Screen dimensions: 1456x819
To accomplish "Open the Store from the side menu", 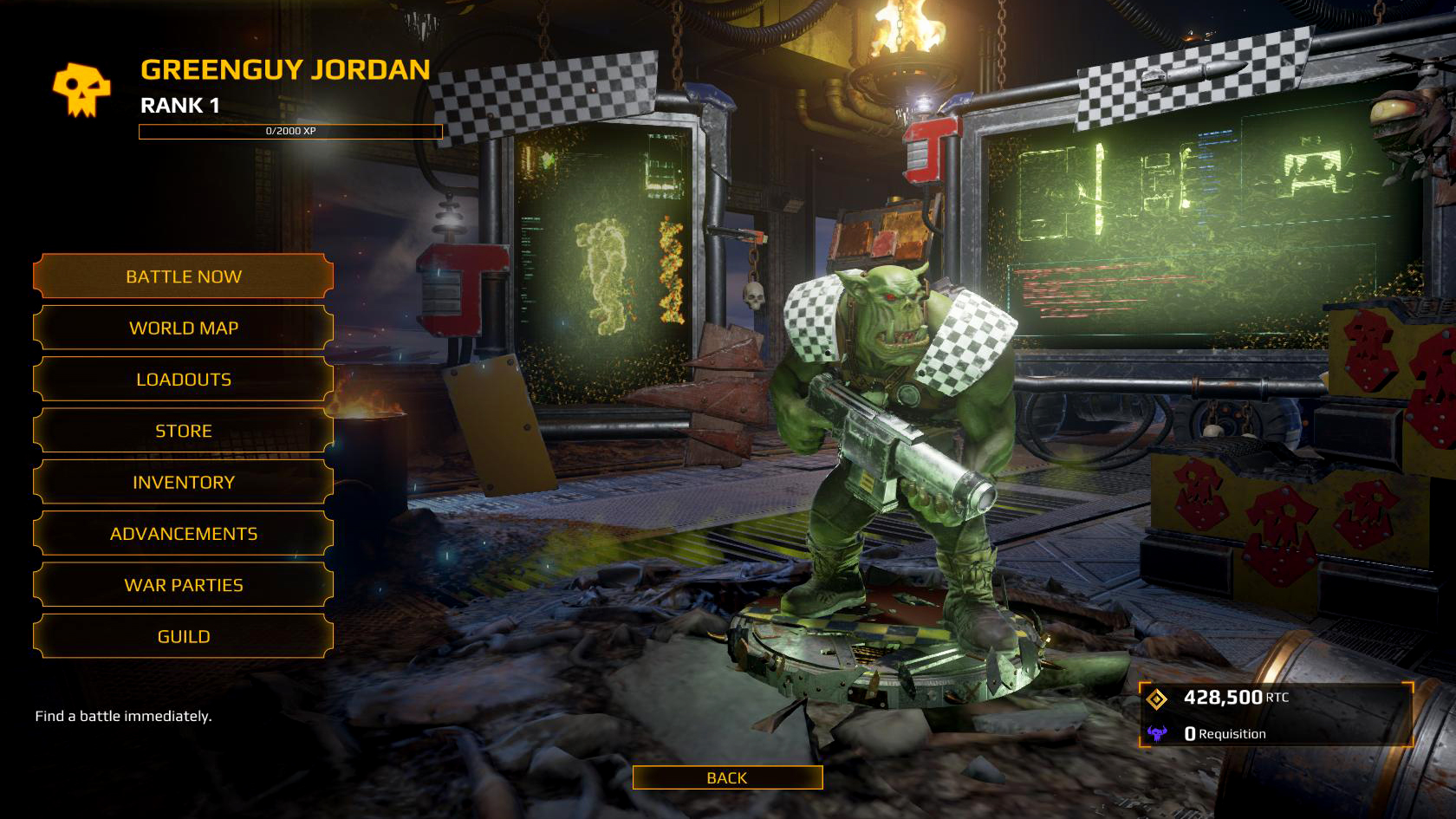I will click(183, 431).
